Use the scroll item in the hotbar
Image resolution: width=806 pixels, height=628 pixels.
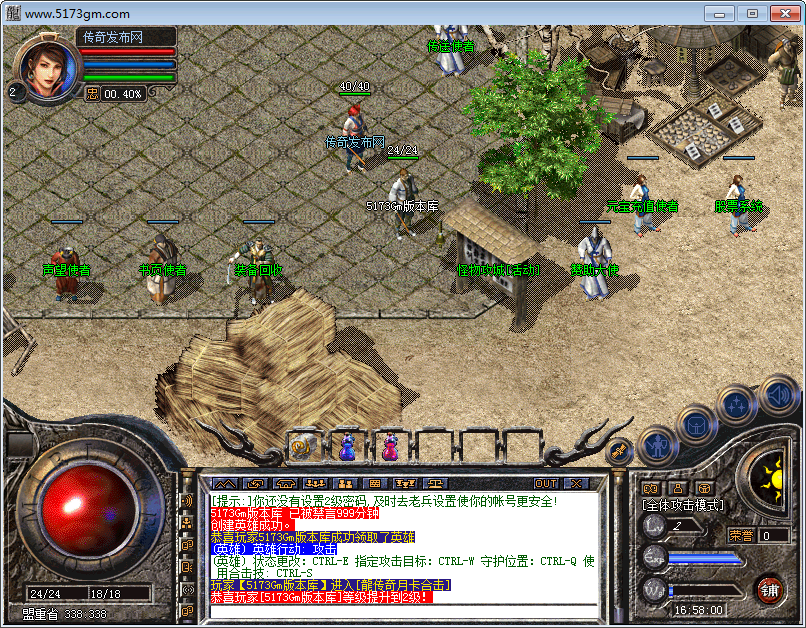[304, 447]
